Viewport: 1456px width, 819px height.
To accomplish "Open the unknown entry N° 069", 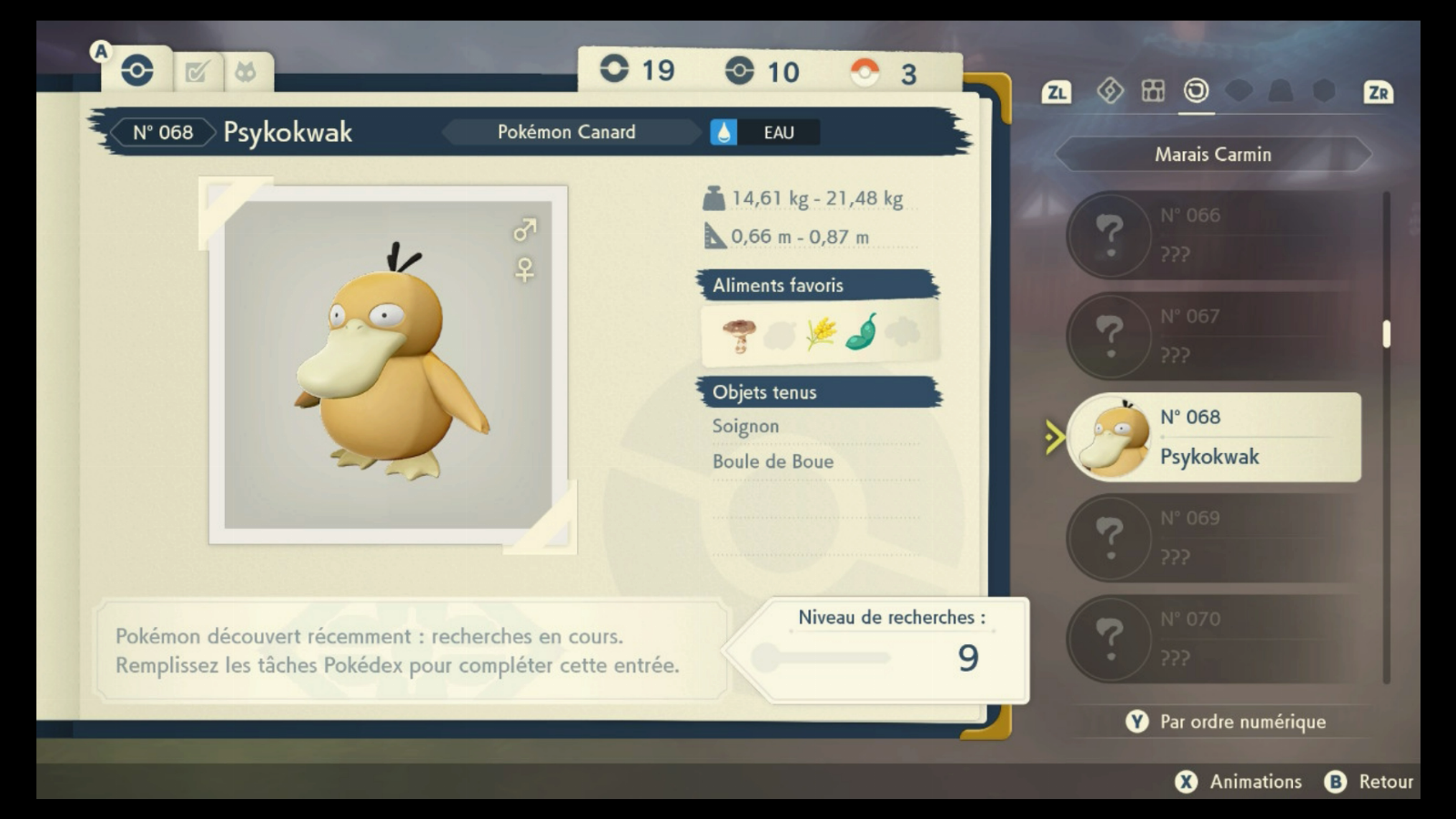I will click(1213, 538).
